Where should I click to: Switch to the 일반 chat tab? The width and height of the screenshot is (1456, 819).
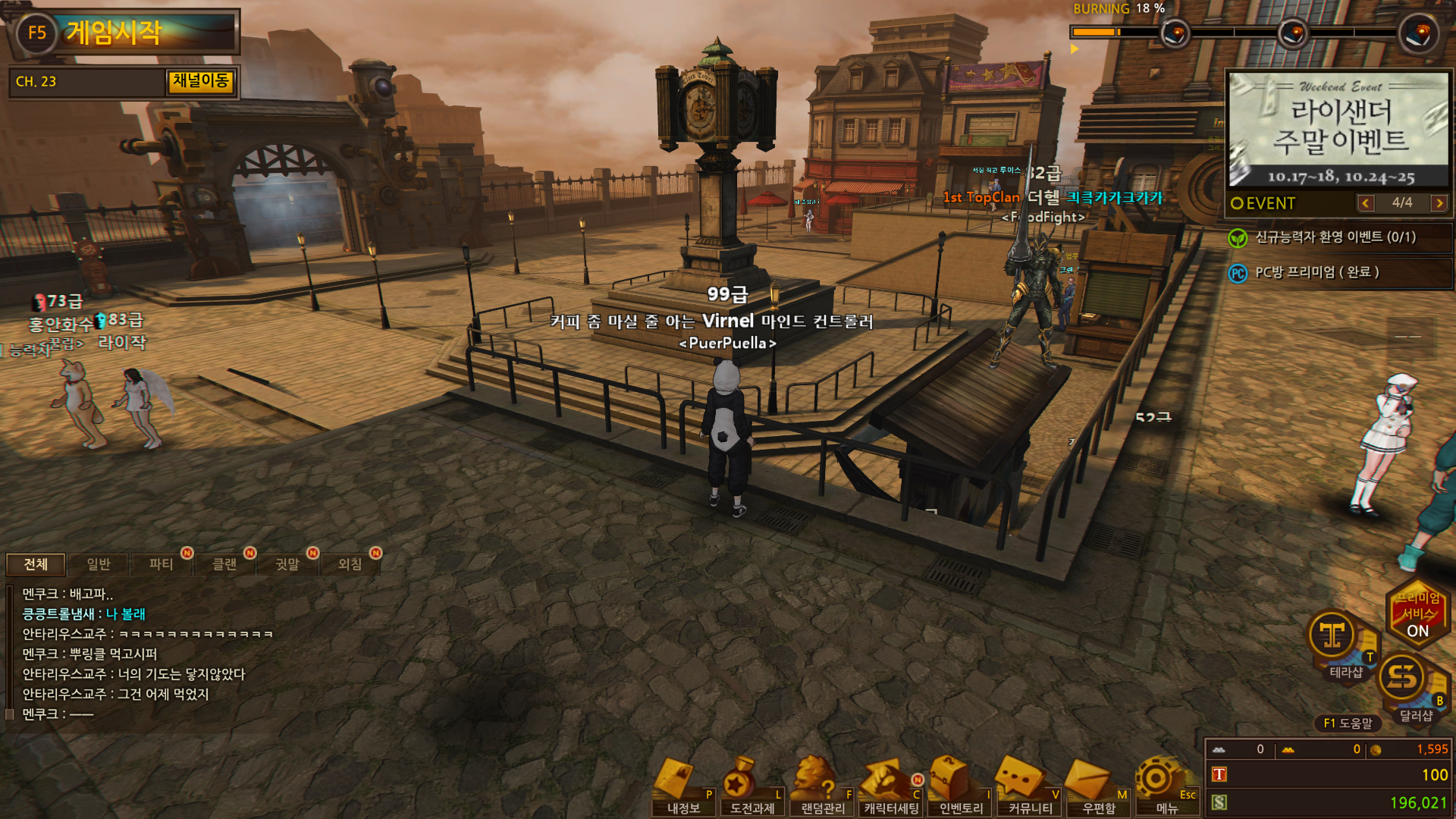[99, 563]
